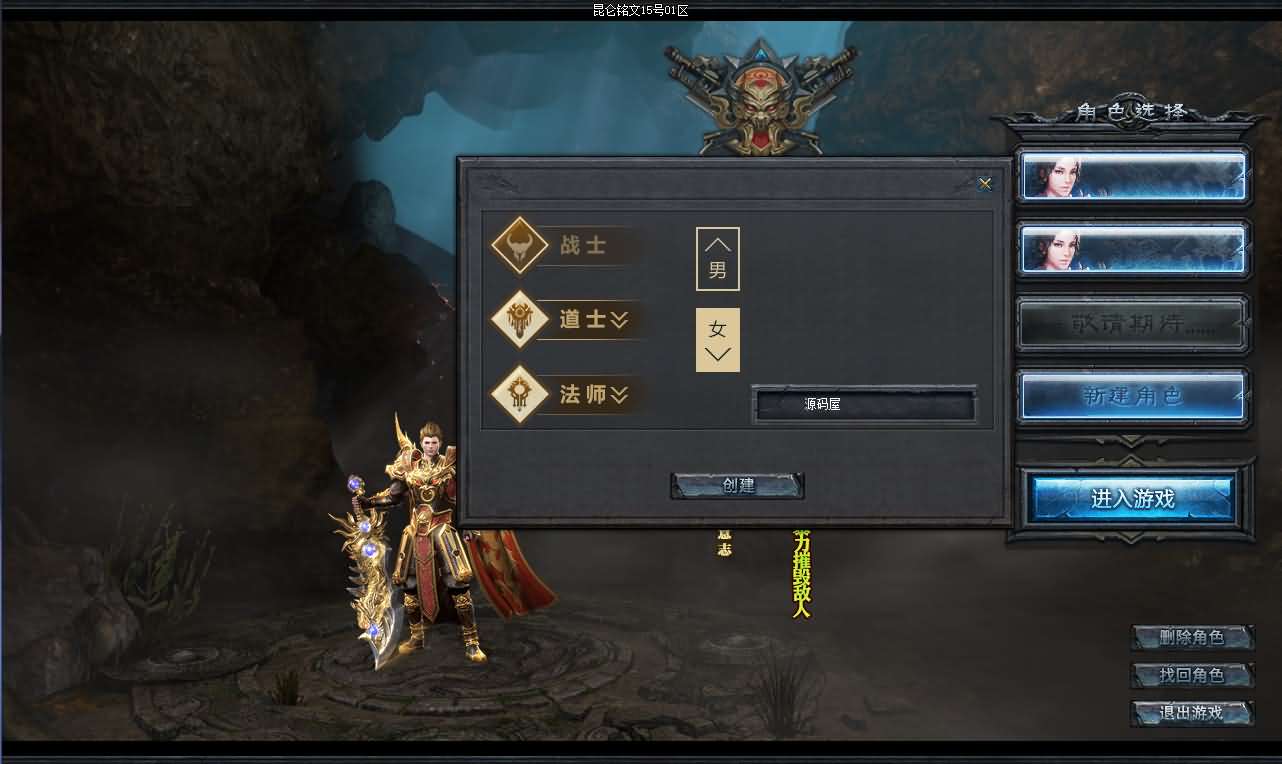The image size is (1282, 764).
Task: Confirm with the 创建 create button
Action: pyautogui.click(x=738, y=486)
